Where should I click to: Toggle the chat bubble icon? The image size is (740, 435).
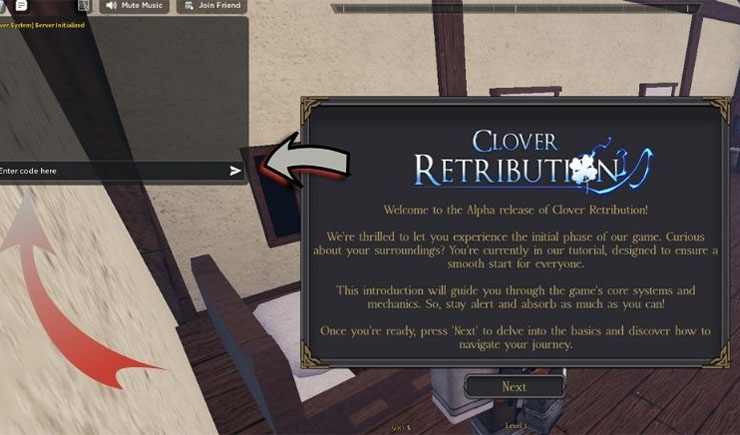click(21, 5)
